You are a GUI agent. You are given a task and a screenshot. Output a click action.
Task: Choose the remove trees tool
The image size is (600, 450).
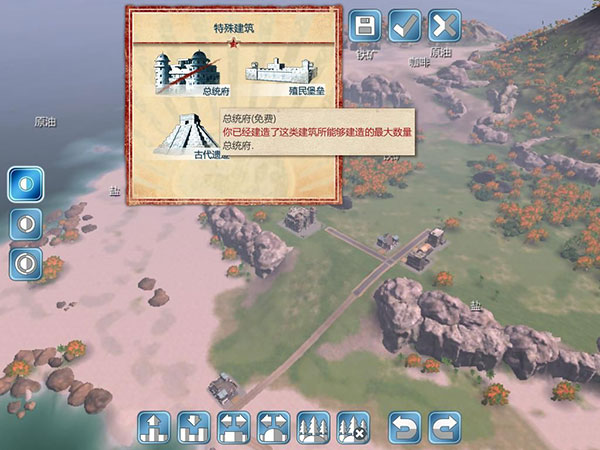(352, 427)
